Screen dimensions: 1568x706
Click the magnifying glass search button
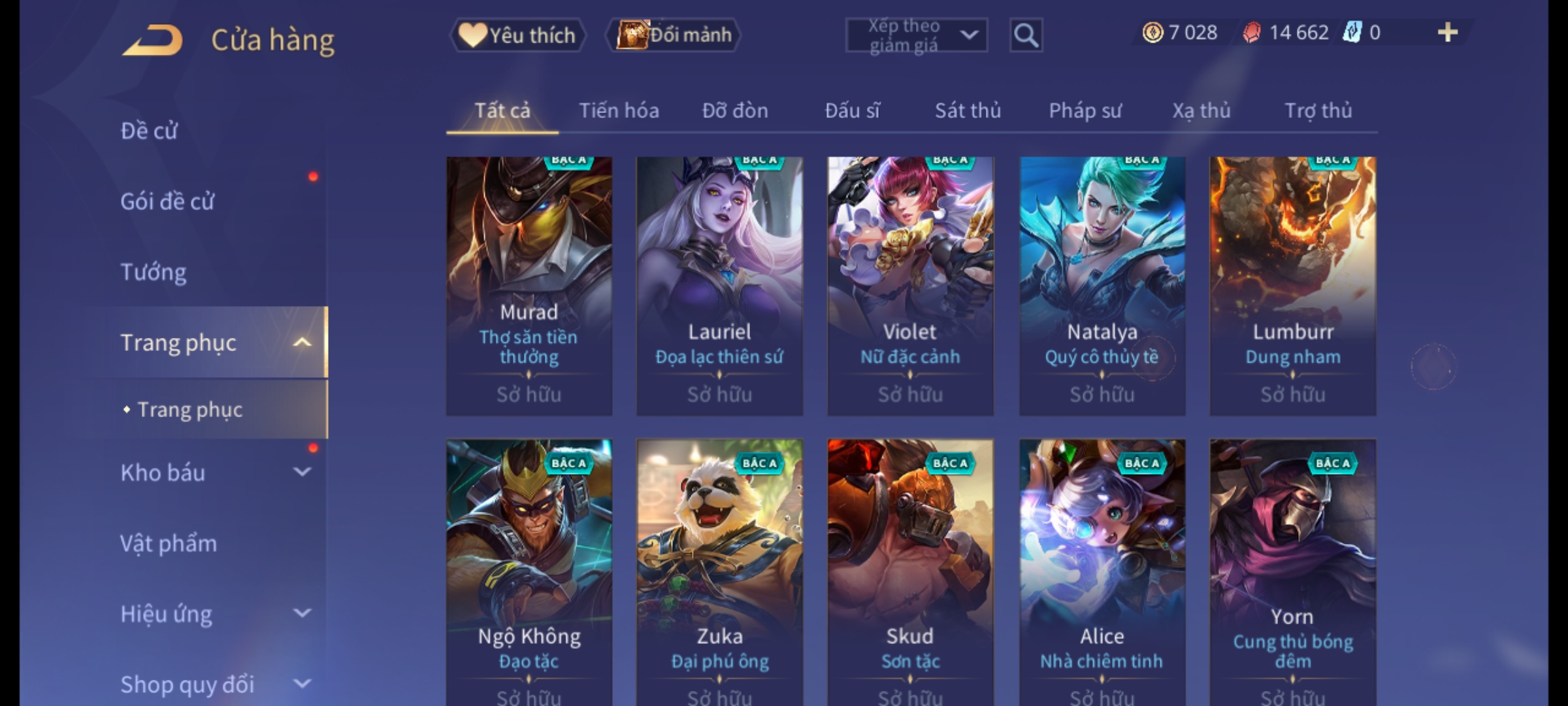pos(1026,35)
